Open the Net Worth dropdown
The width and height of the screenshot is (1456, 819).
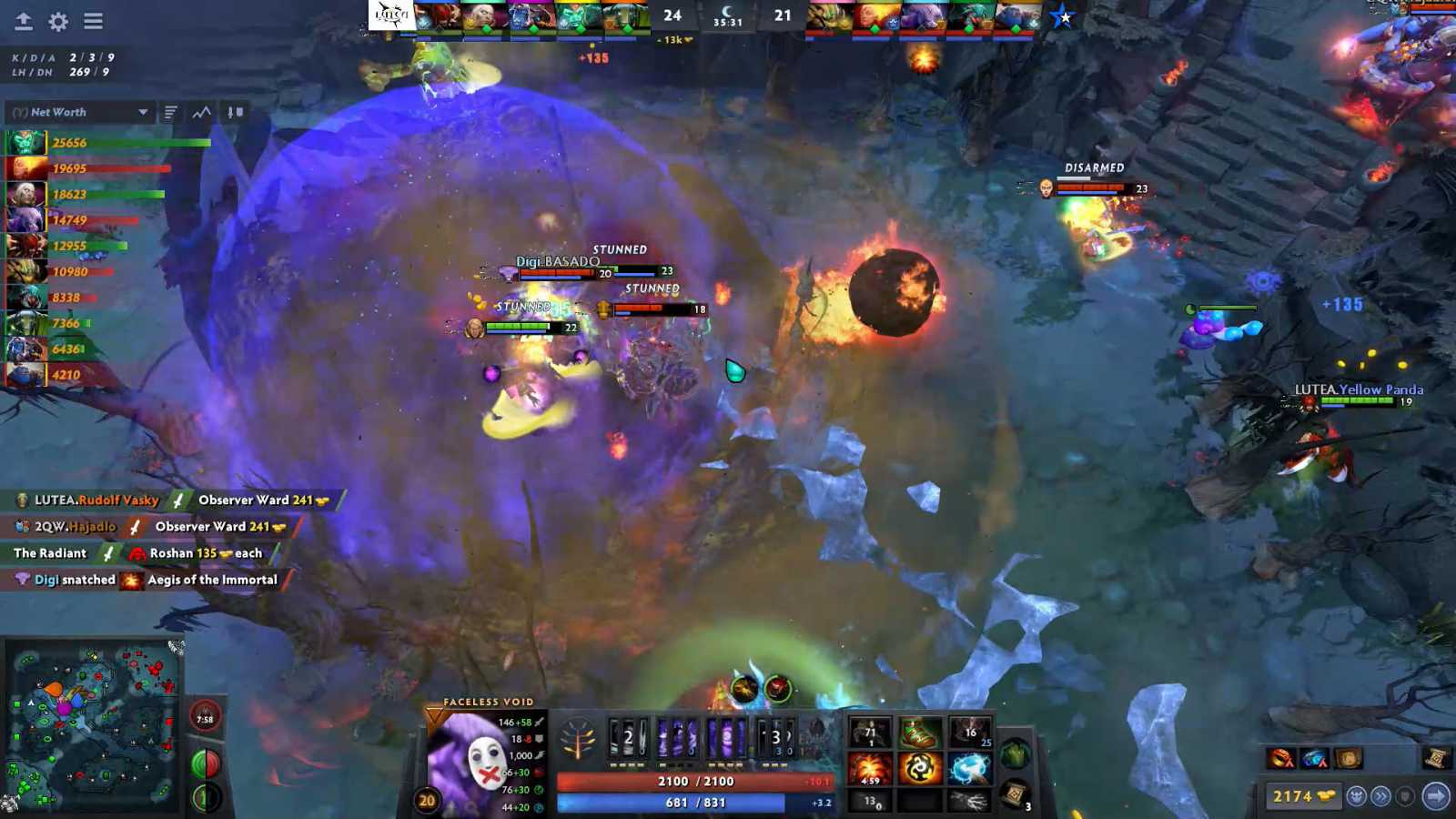(x=80, y=112)
